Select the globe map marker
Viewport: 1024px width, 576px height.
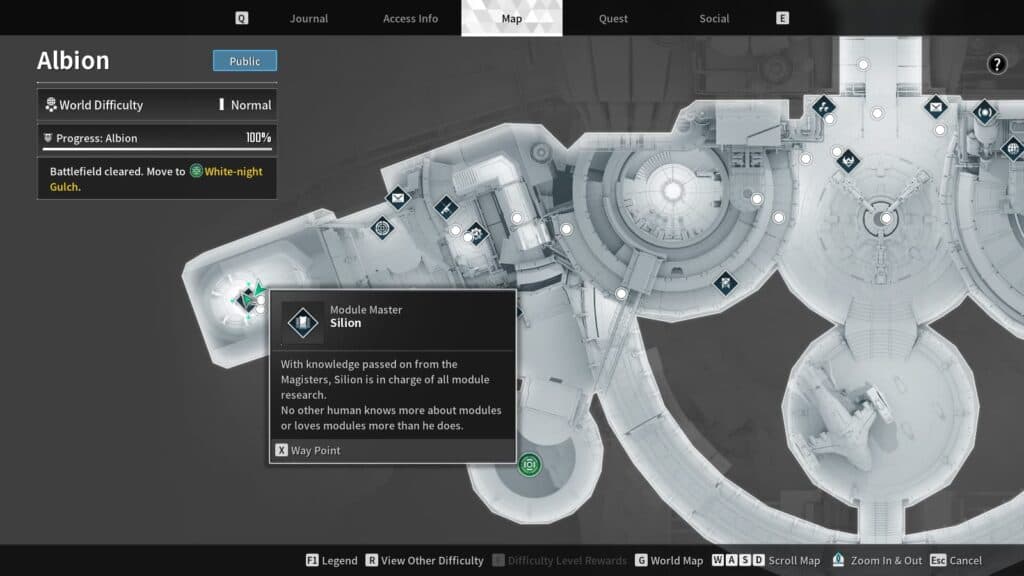tap(1012, 149)
